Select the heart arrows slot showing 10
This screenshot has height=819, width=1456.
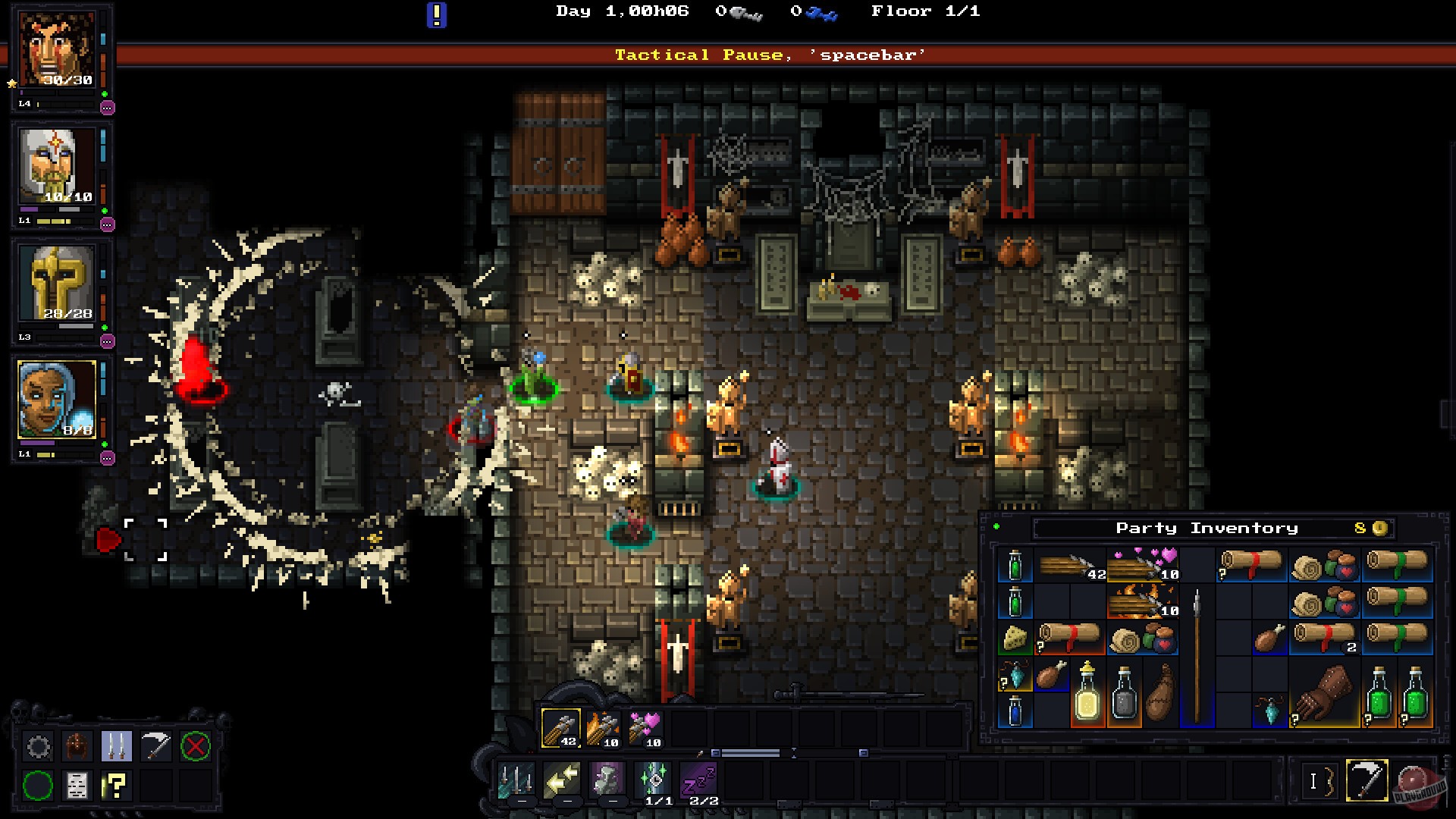pos(645,726)
